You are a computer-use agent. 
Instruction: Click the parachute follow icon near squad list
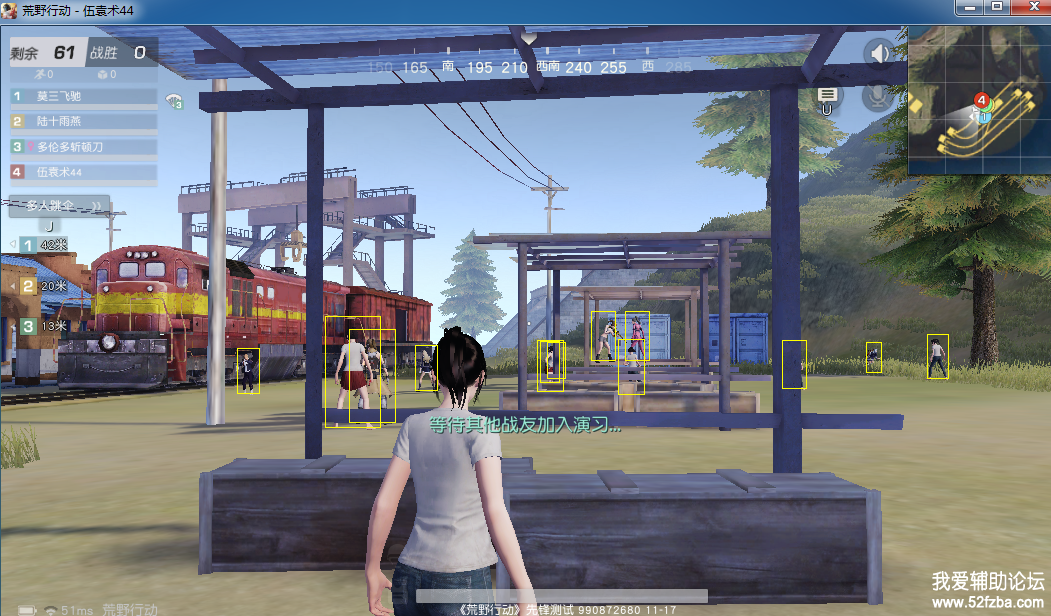point(176,99)
